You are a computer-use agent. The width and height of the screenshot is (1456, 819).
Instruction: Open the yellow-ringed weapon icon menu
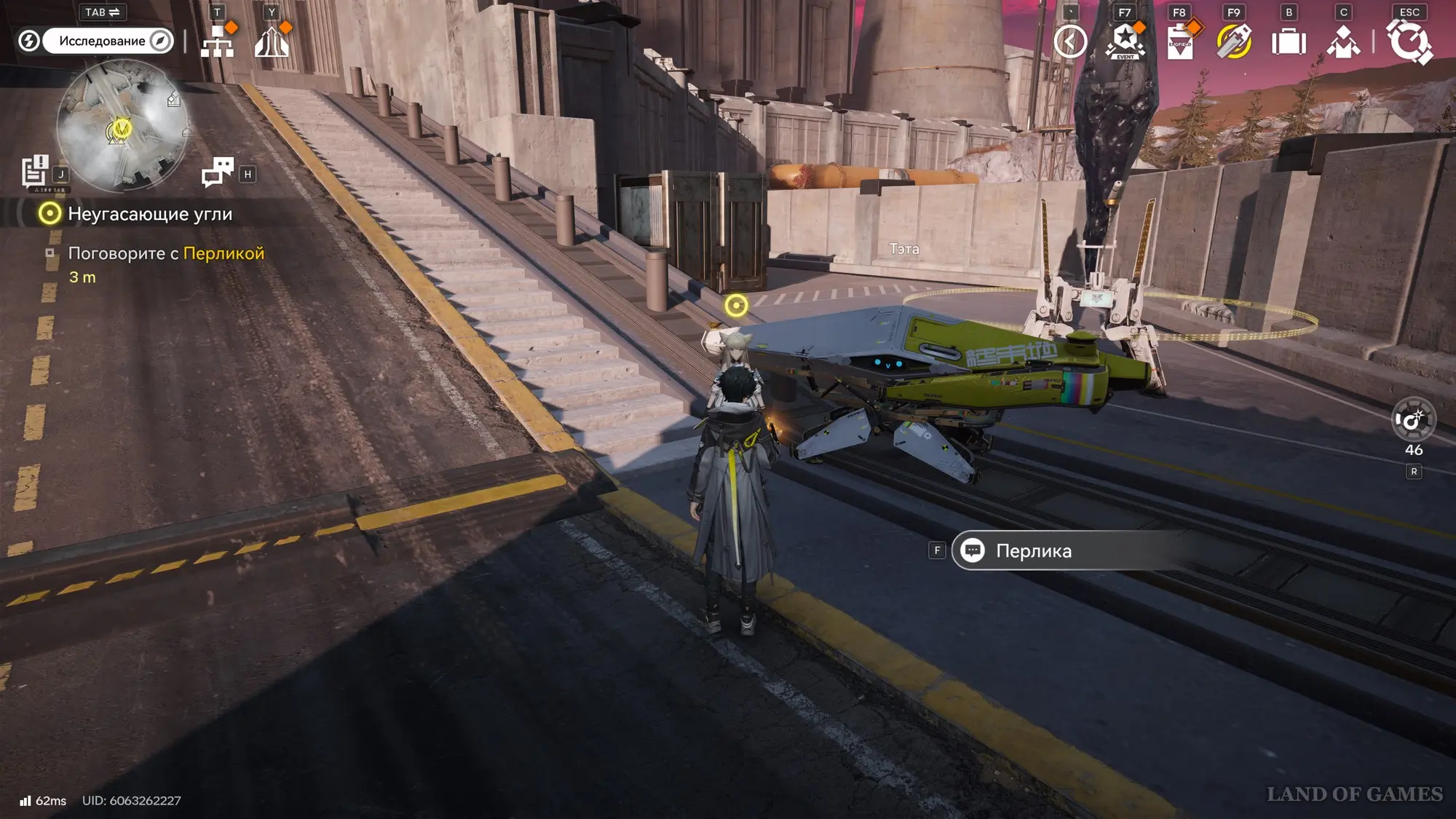pyautogui.click(x=1234, y=41)
